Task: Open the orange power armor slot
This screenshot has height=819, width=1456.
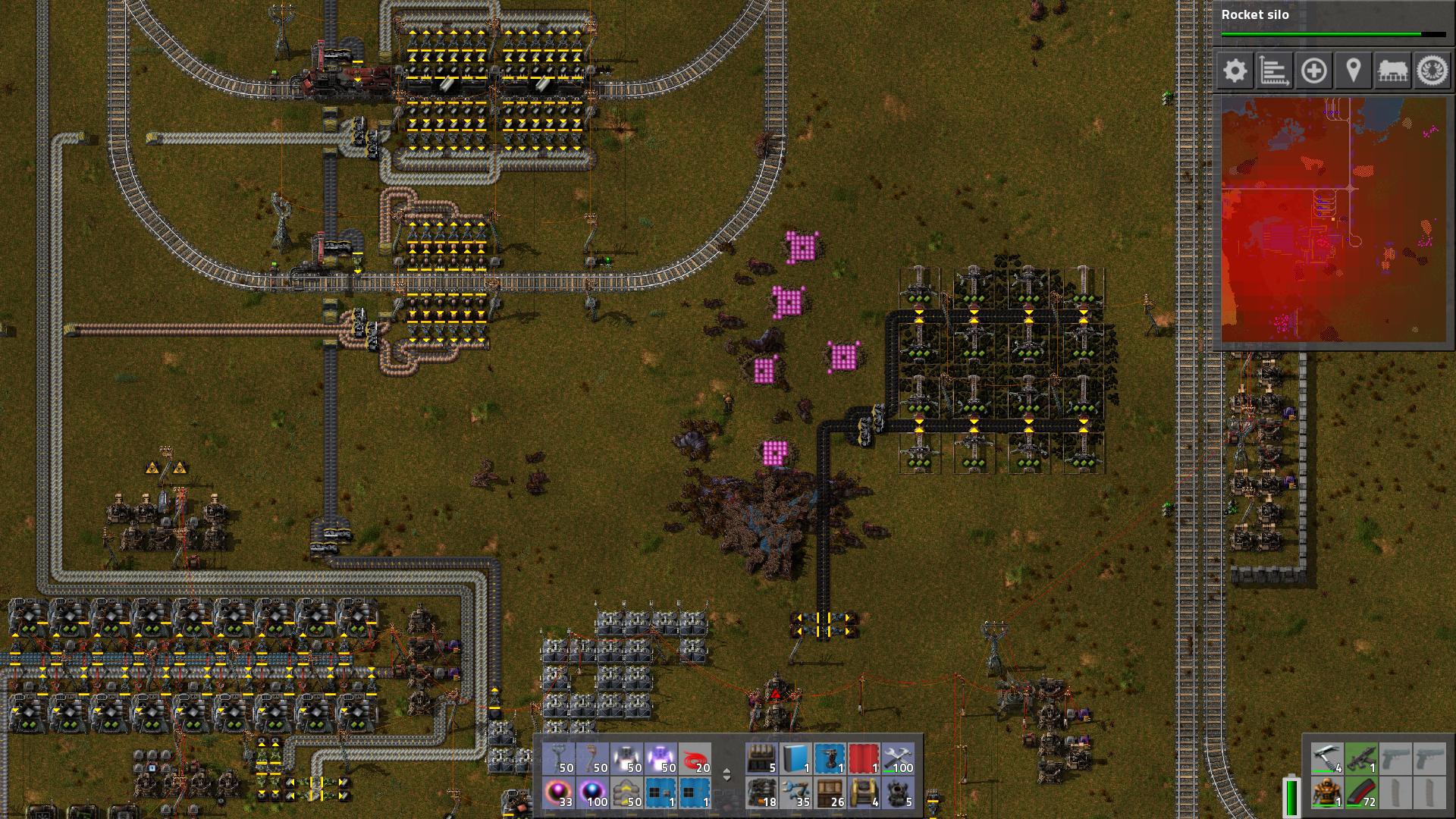Action: pos(1327,793)
